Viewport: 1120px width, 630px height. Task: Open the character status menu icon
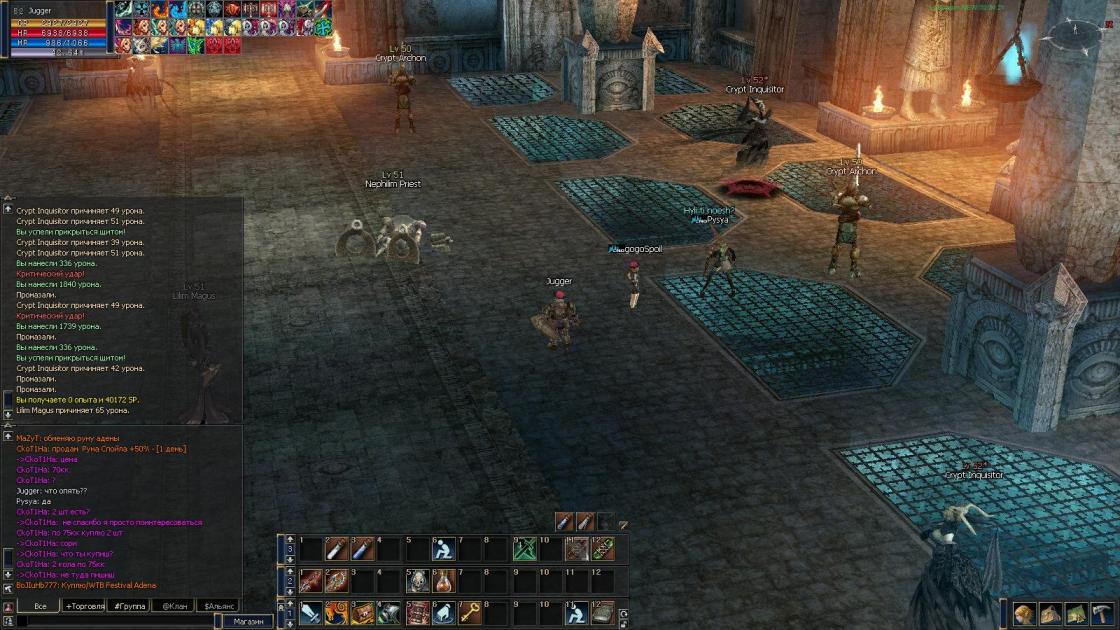tap(1025, 614)
